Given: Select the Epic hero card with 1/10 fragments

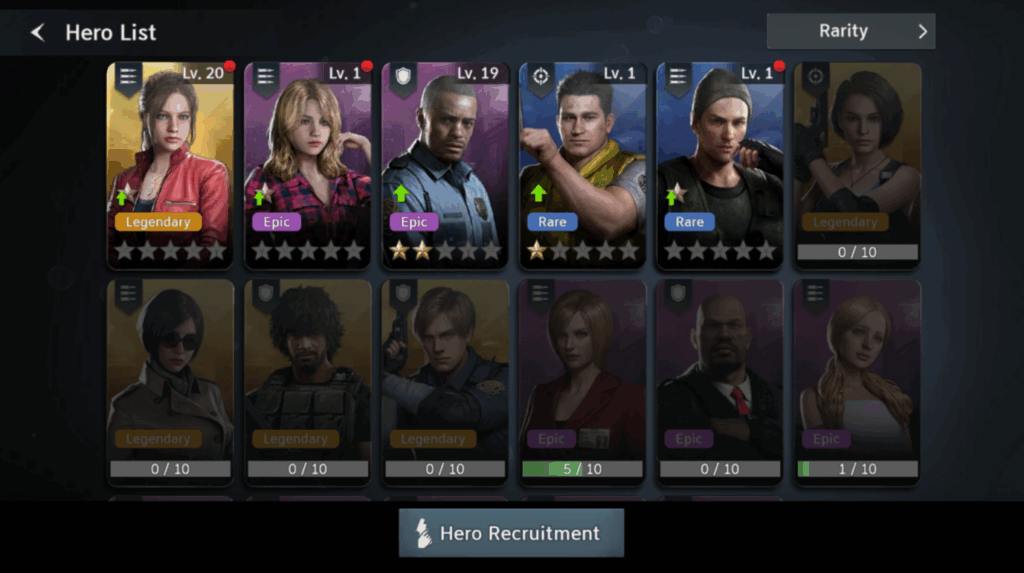Looking at the screenshot, I should (x=856, y=381).
